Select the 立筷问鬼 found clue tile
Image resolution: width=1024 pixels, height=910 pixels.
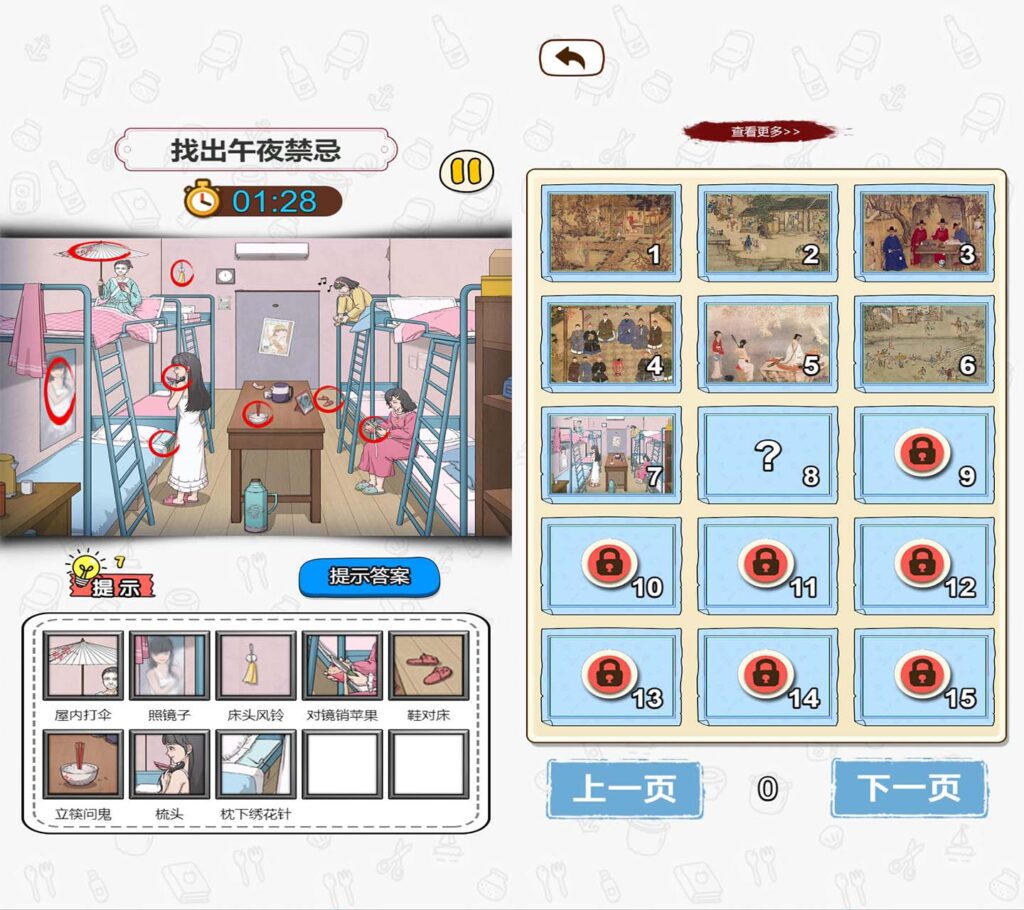pos(83,764)
